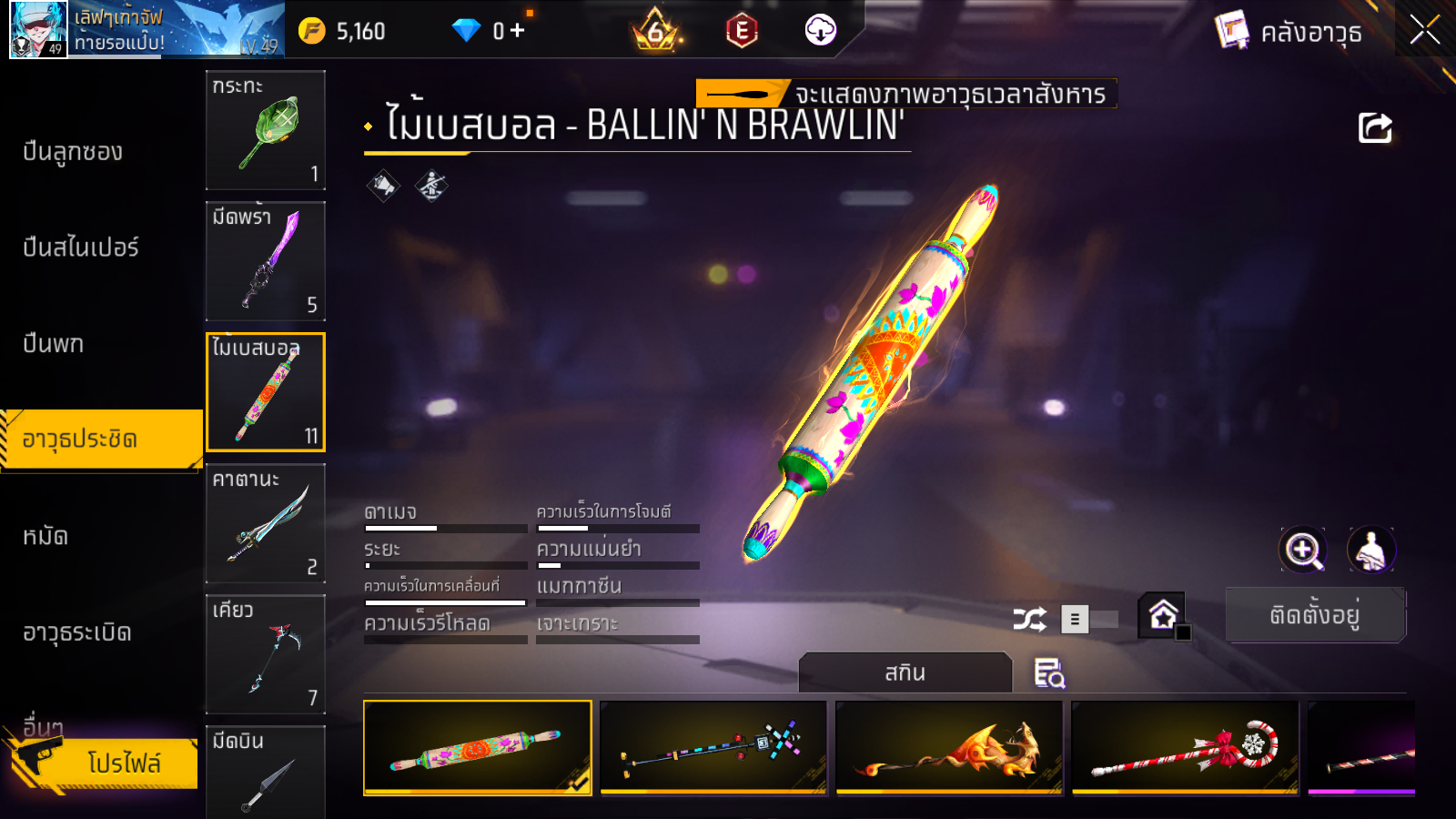1456x819 pixels.
Task: Add diamonds with the plus button
Action: [x=518, y=31]
